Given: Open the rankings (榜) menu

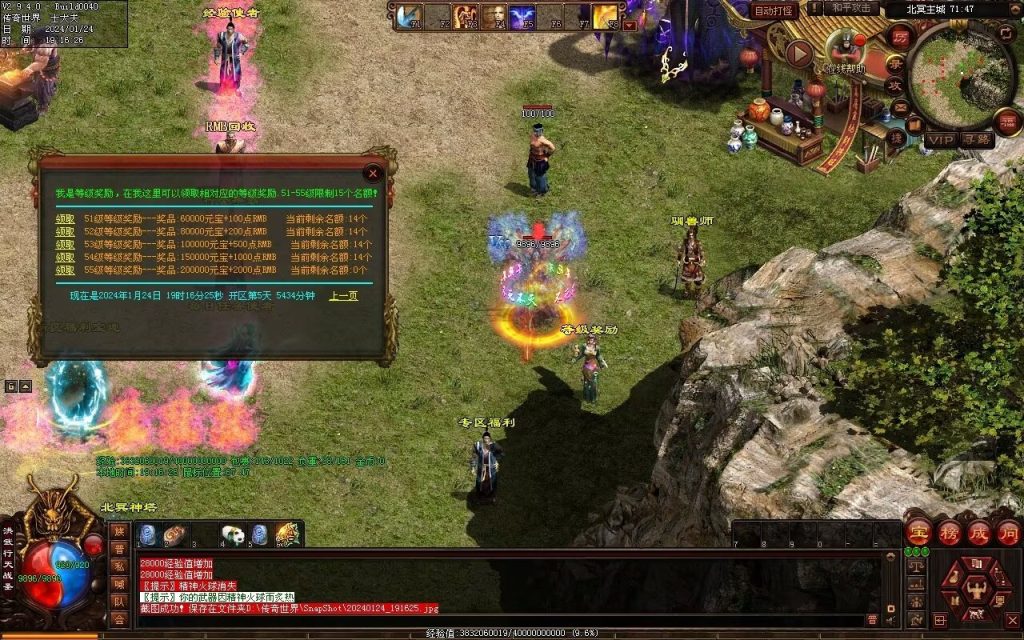Looking at the screenshot, I should point(949,532).
